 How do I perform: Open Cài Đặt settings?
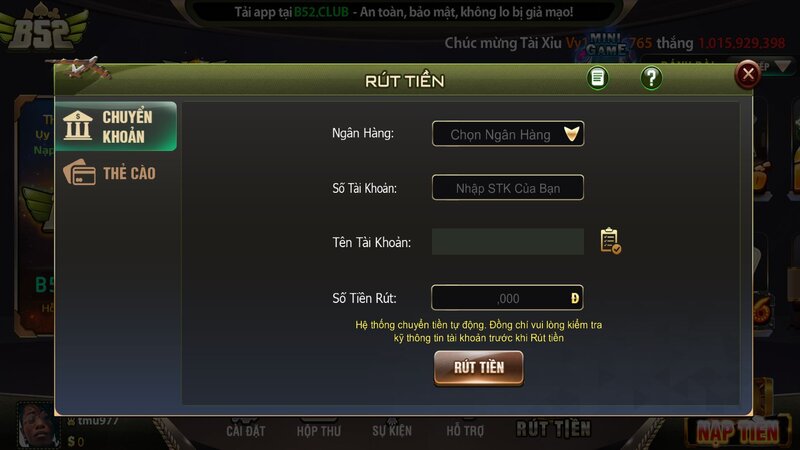244,431
